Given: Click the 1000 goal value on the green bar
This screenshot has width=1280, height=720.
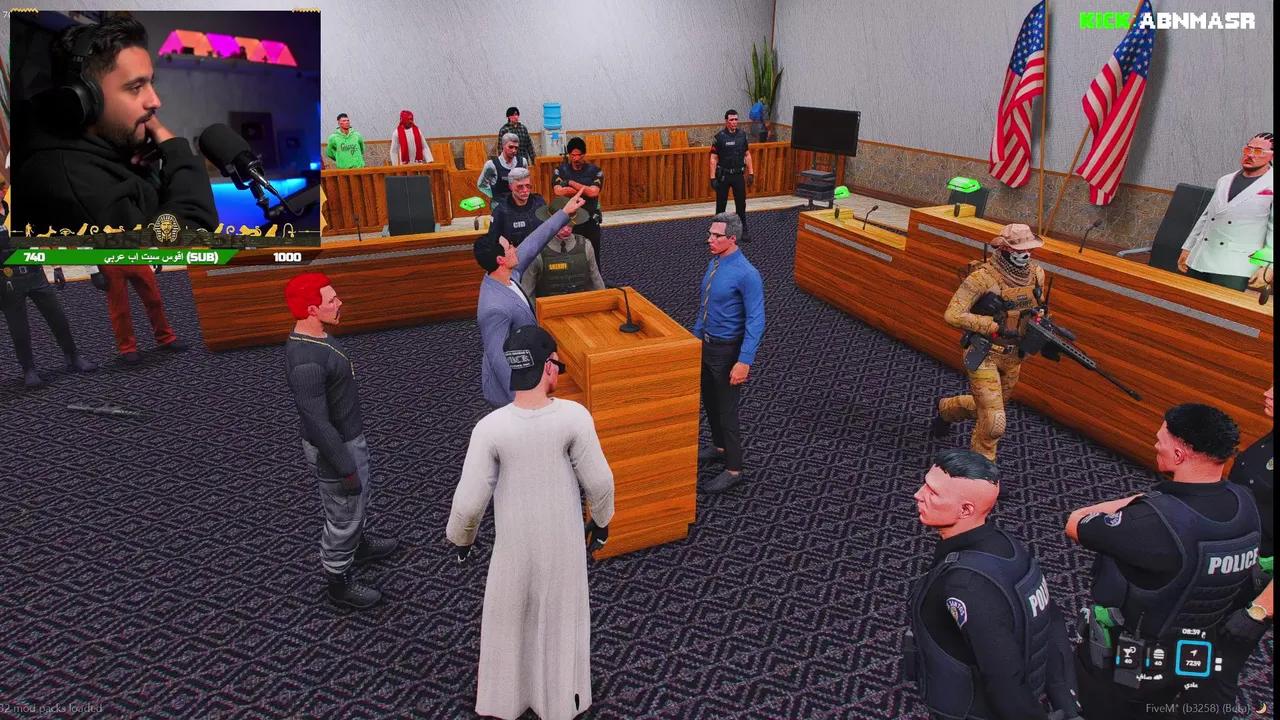Looking at the screenshot, I should point(287,256).
